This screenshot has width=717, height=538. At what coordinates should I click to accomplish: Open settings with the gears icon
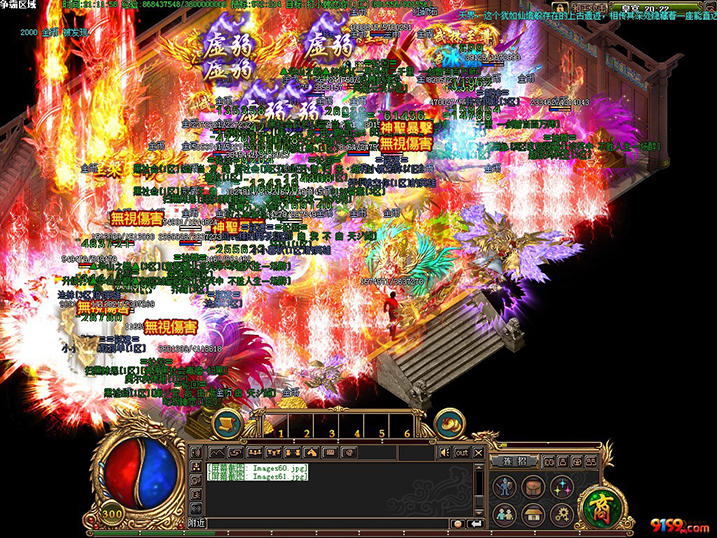click(560, 514)
